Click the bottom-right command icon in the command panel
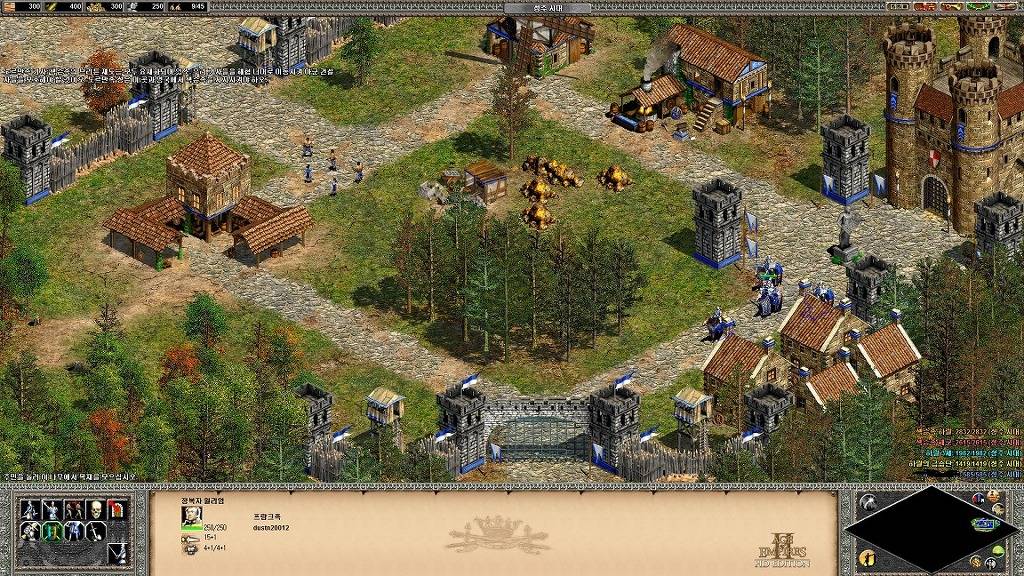The height and width of the screenshot is (576, 1024). point(117,553)
